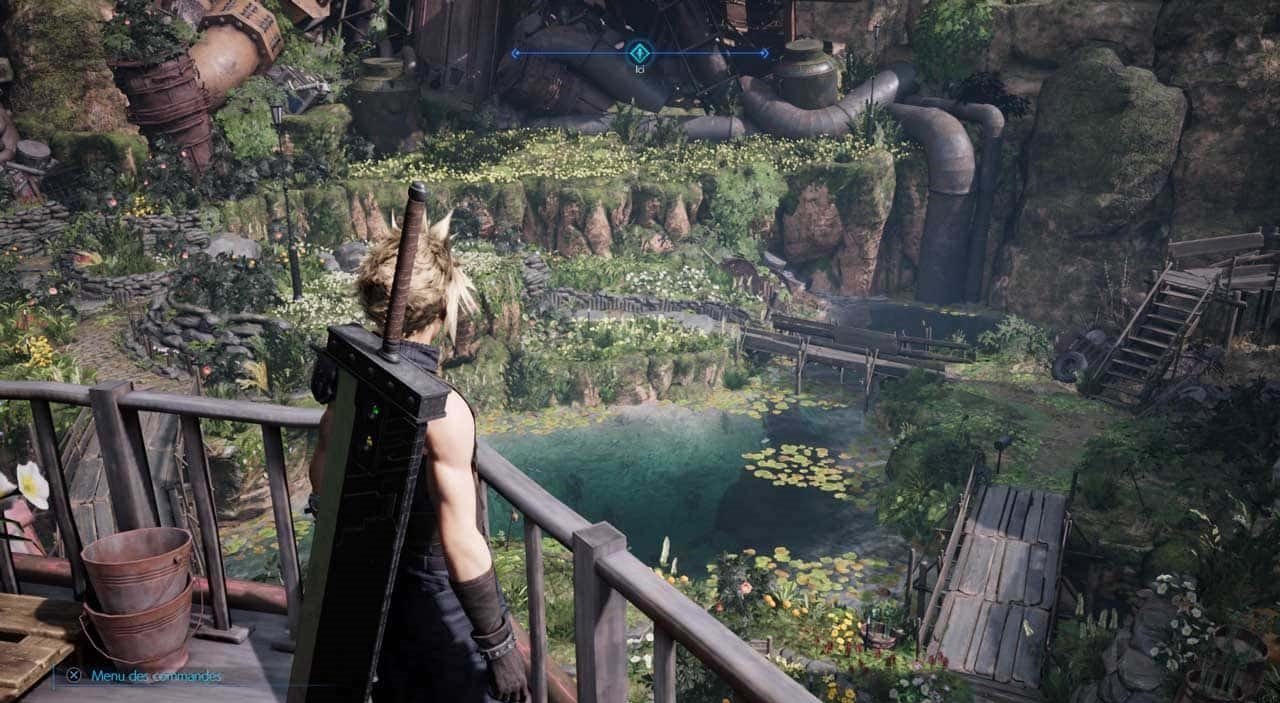Click the compass bar's left arrow end
Image resolution: width=1280 pixels, height=703 pixels.
click(x=515, y=53)
